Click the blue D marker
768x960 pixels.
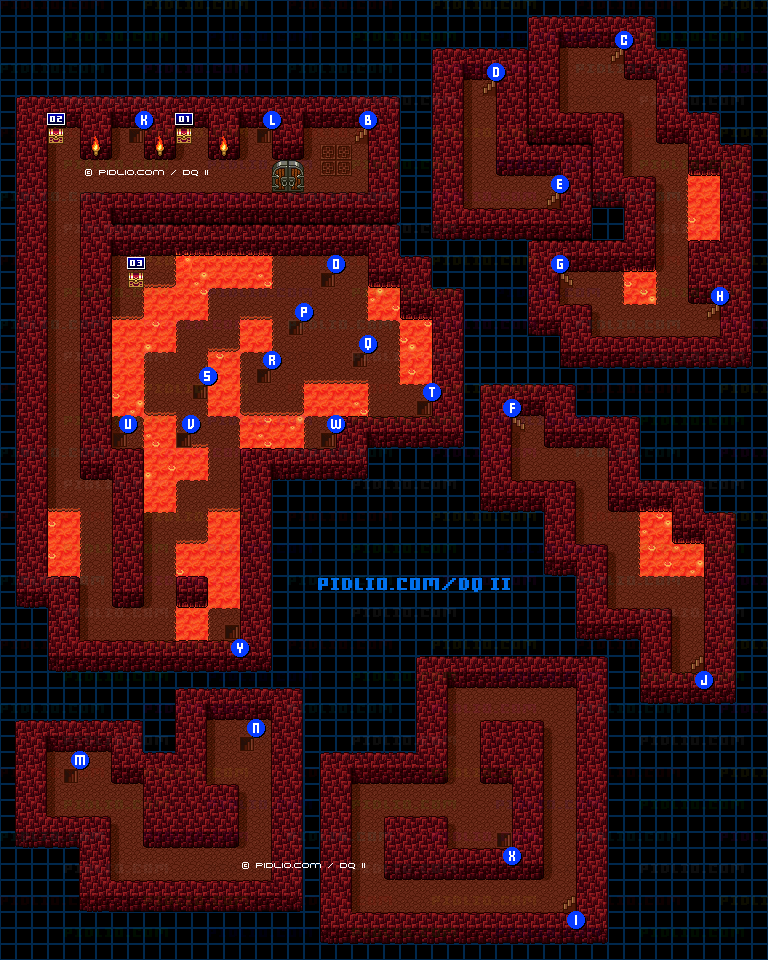point(496,73)
